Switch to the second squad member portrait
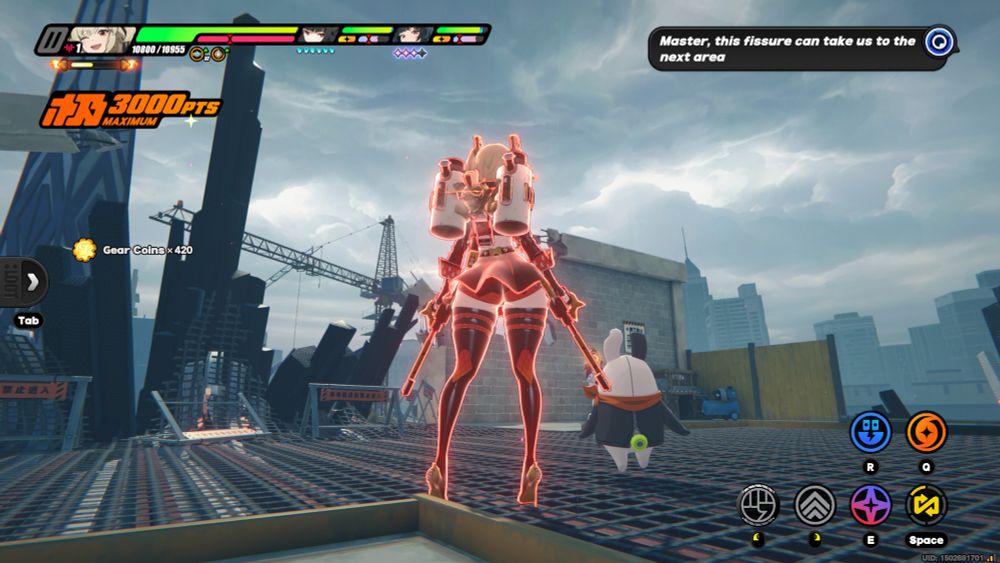The height and width of the screenshot is (563, 1000). coord(319,35)
